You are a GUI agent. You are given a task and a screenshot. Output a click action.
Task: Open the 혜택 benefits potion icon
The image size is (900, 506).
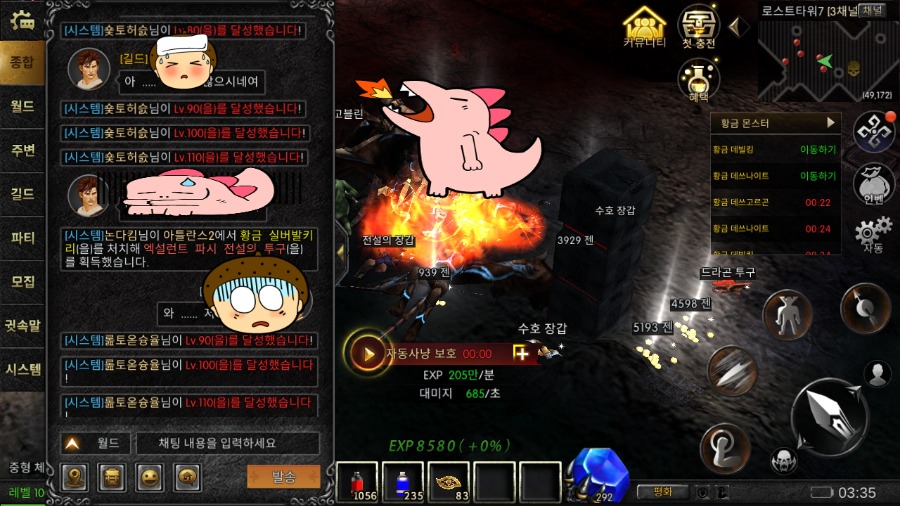tap(699, 78)
